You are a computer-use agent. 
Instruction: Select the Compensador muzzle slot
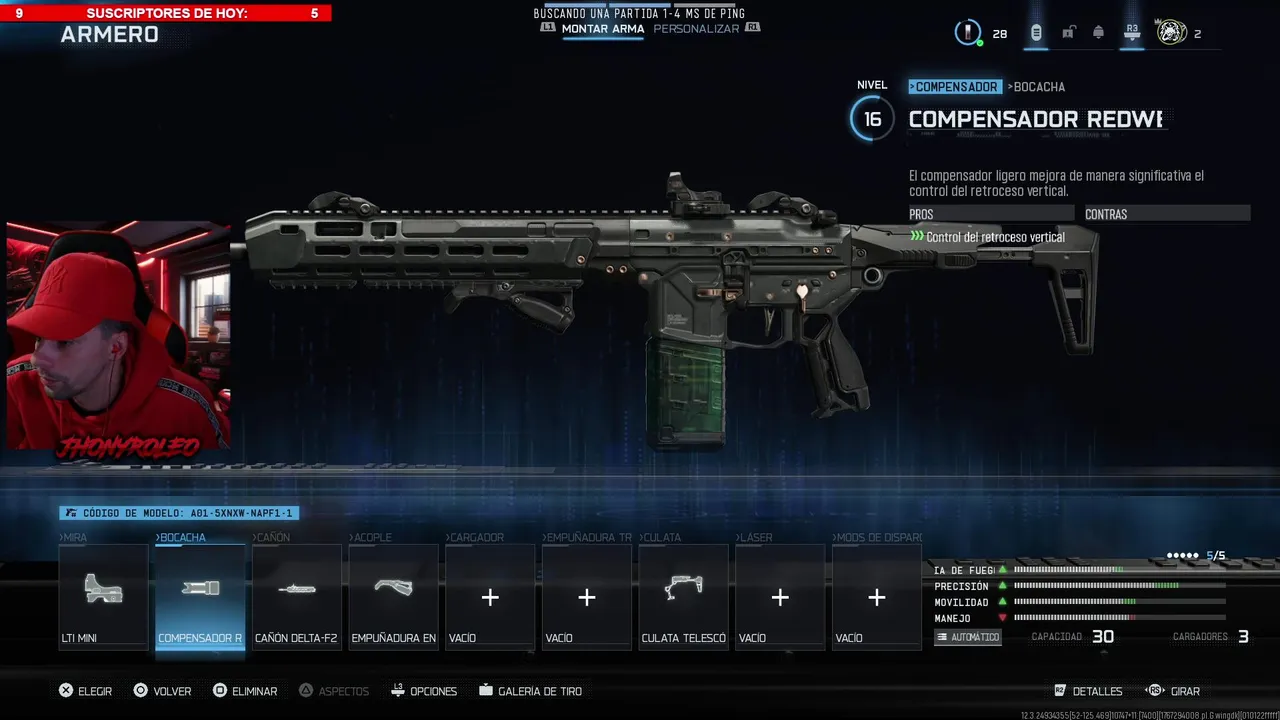[x=200, y=597]
